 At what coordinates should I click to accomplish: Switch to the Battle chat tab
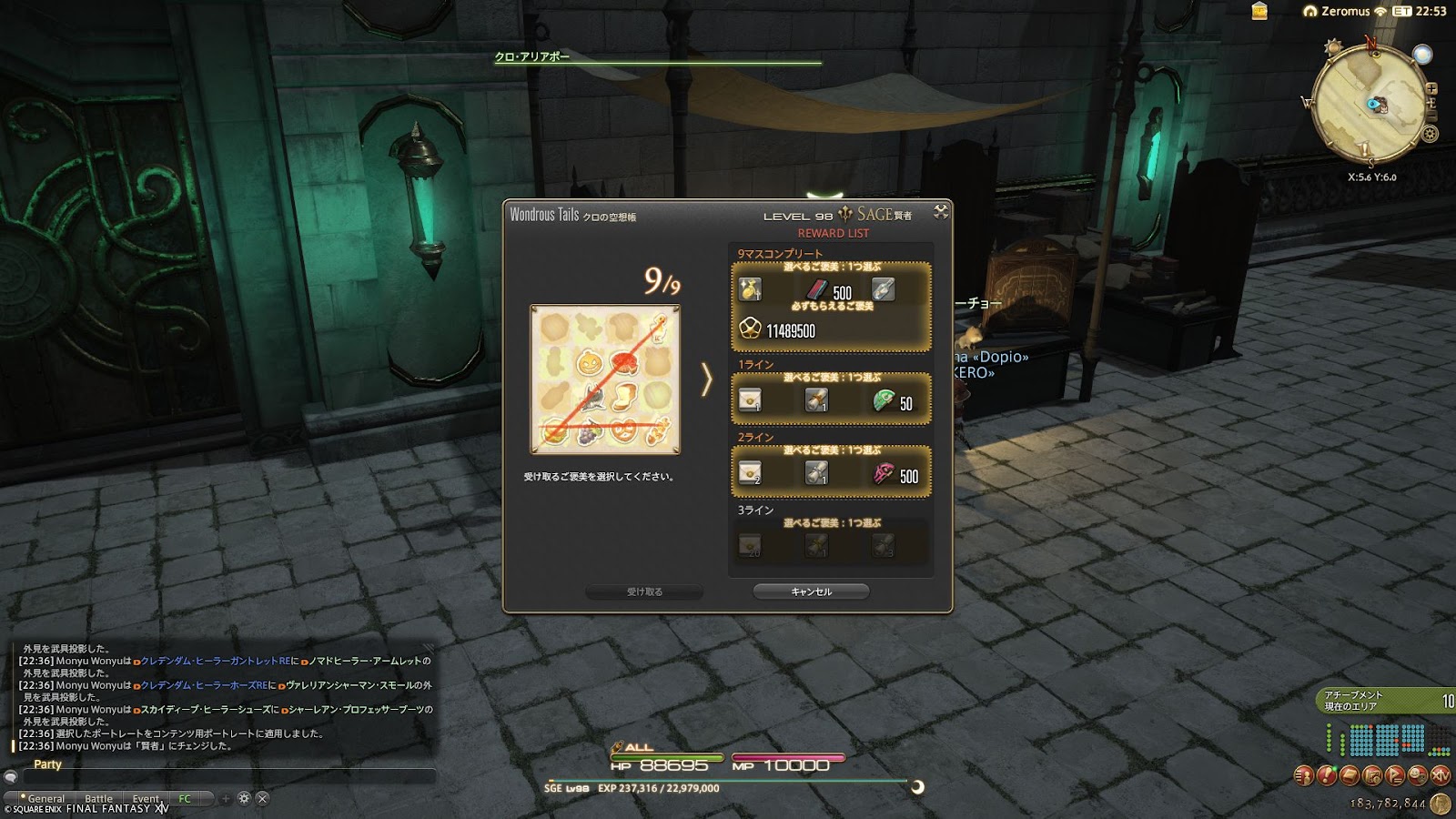tap(98, 798)
